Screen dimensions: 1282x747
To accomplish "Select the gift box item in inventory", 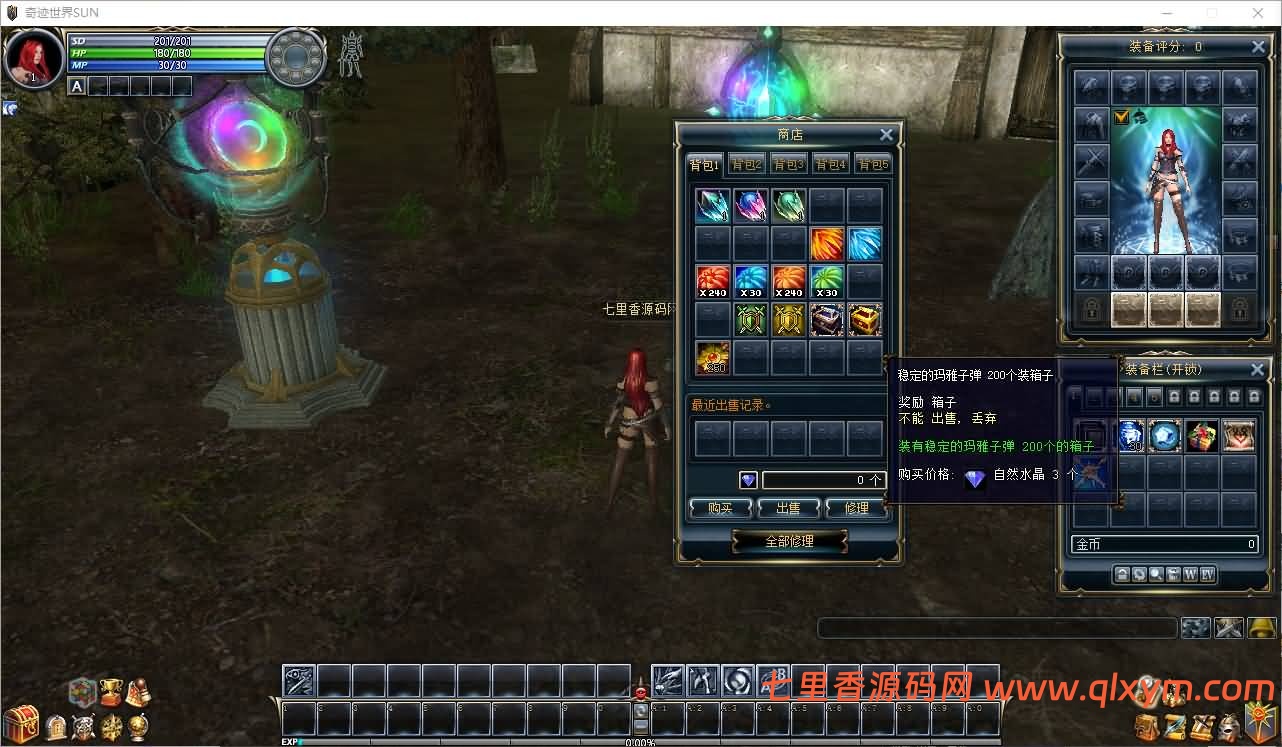I will (1202, 436).
